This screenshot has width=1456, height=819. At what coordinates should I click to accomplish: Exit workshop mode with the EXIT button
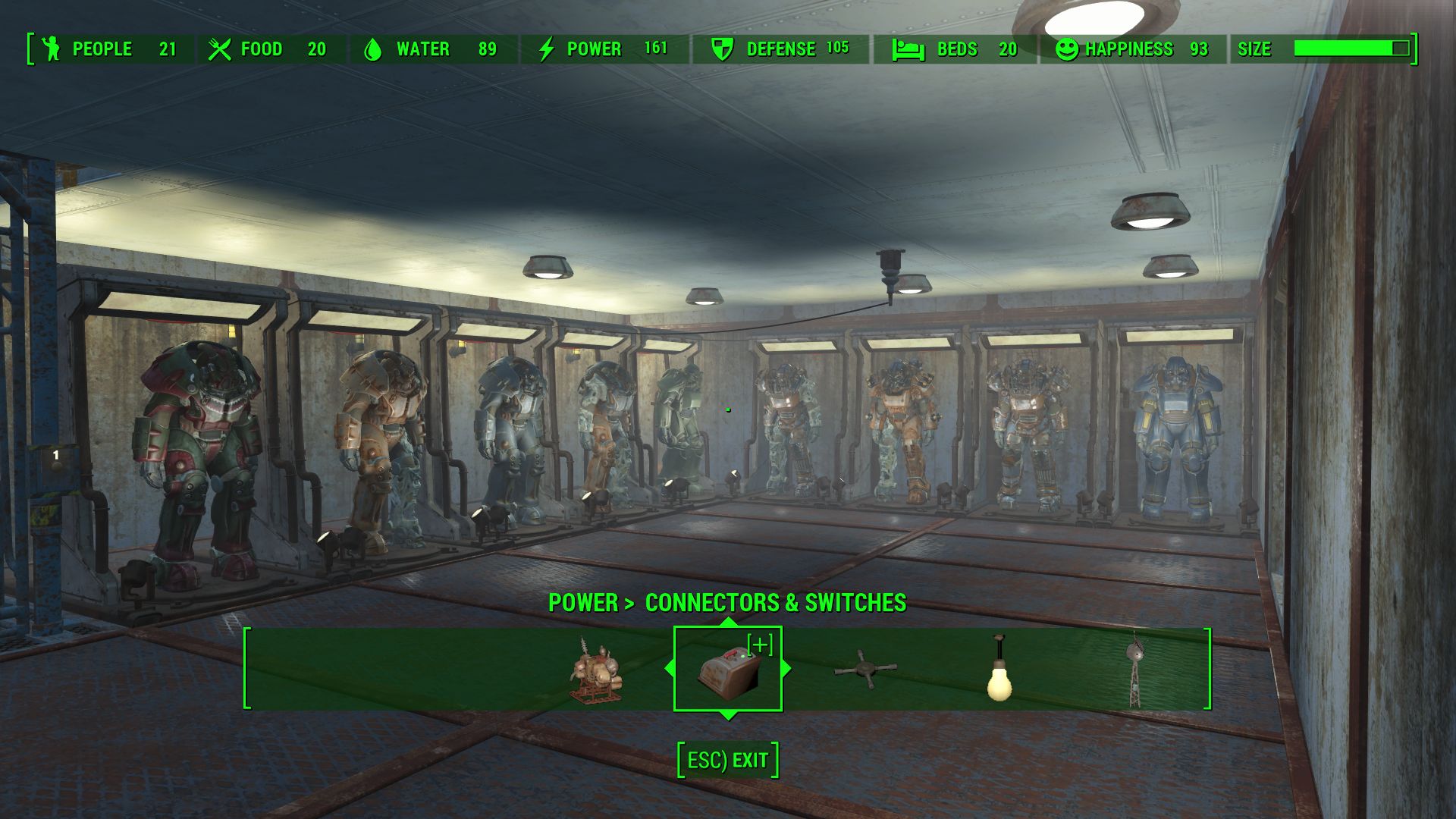point(728,760)
